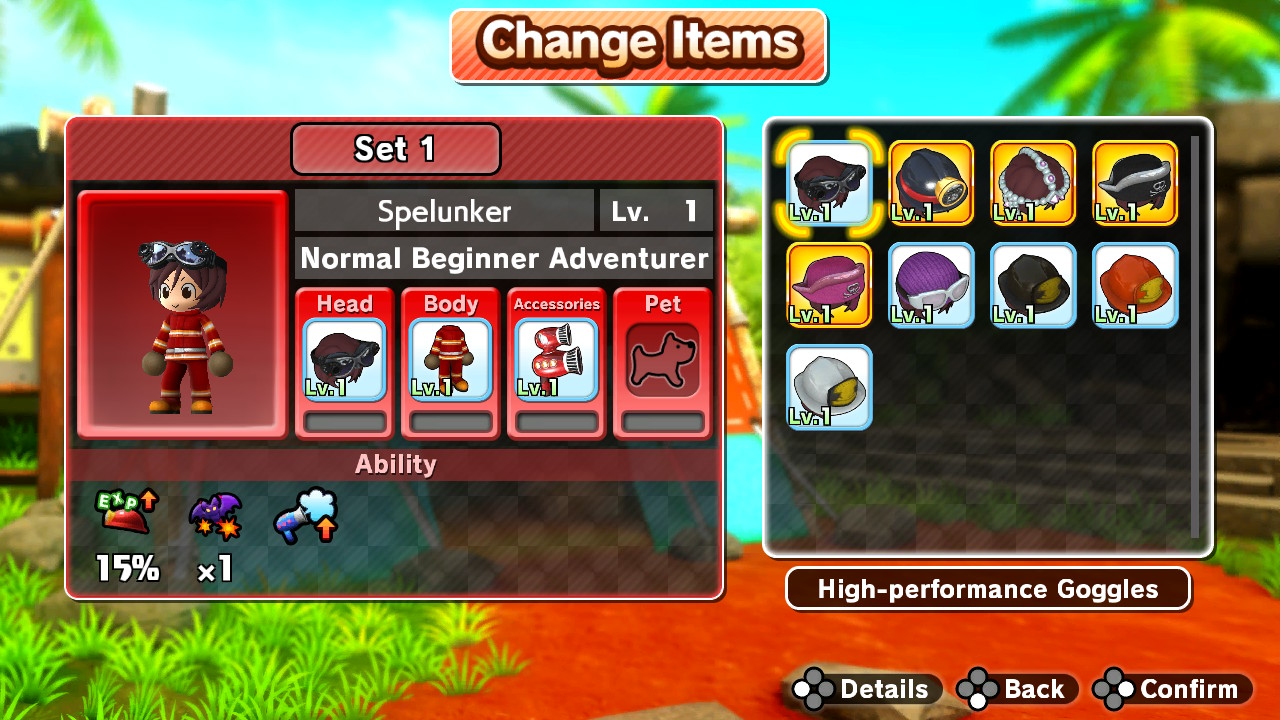This screenshot has width=1280, height=720.
Task: Click the EXP boost ability icon
Action: click(126, 513)
